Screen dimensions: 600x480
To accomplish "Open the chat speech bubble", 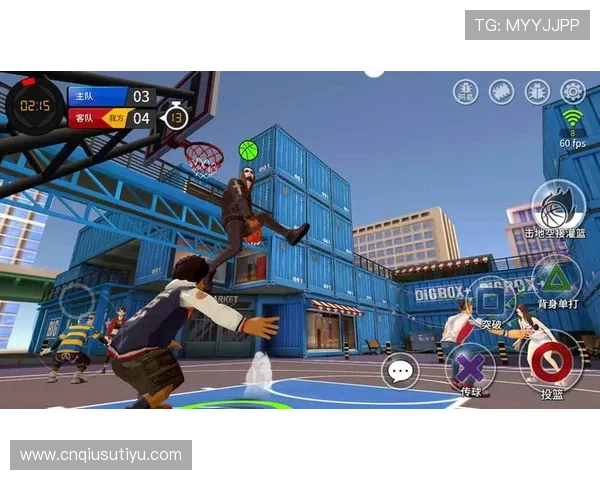I will [401, 372].
